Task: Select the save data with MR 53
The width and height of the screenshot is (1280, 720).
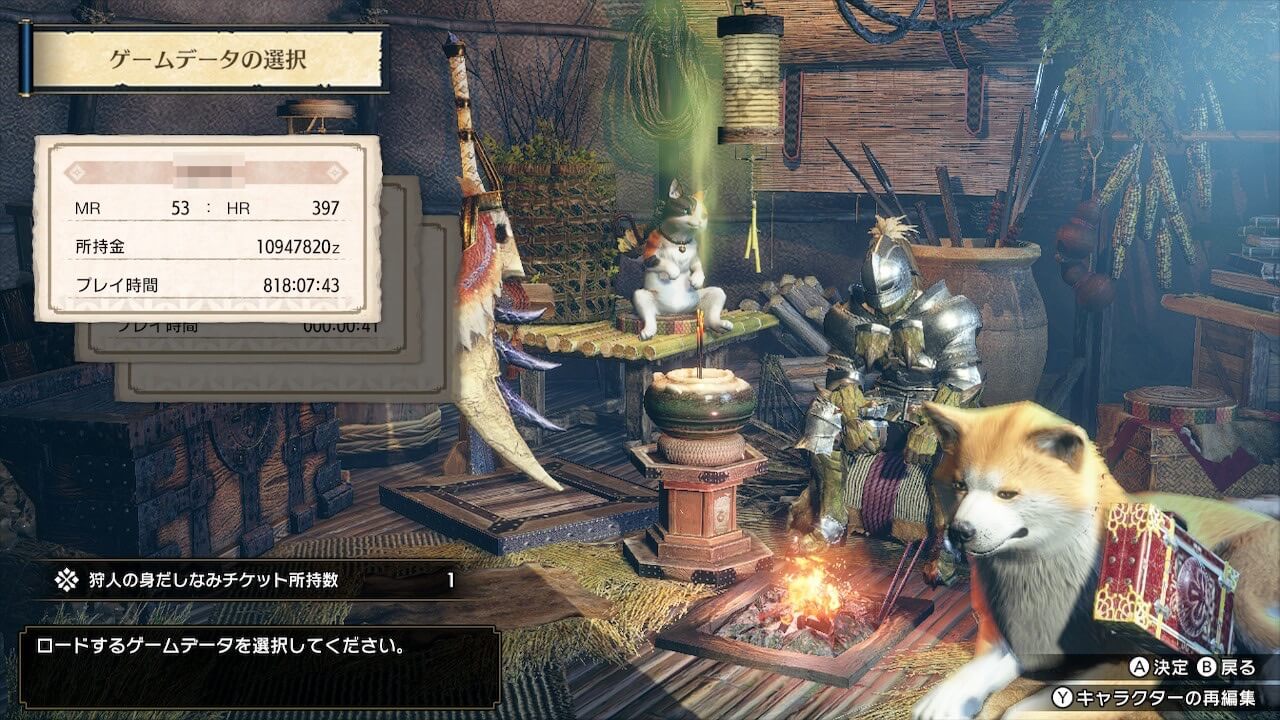Action: point(208,228)
